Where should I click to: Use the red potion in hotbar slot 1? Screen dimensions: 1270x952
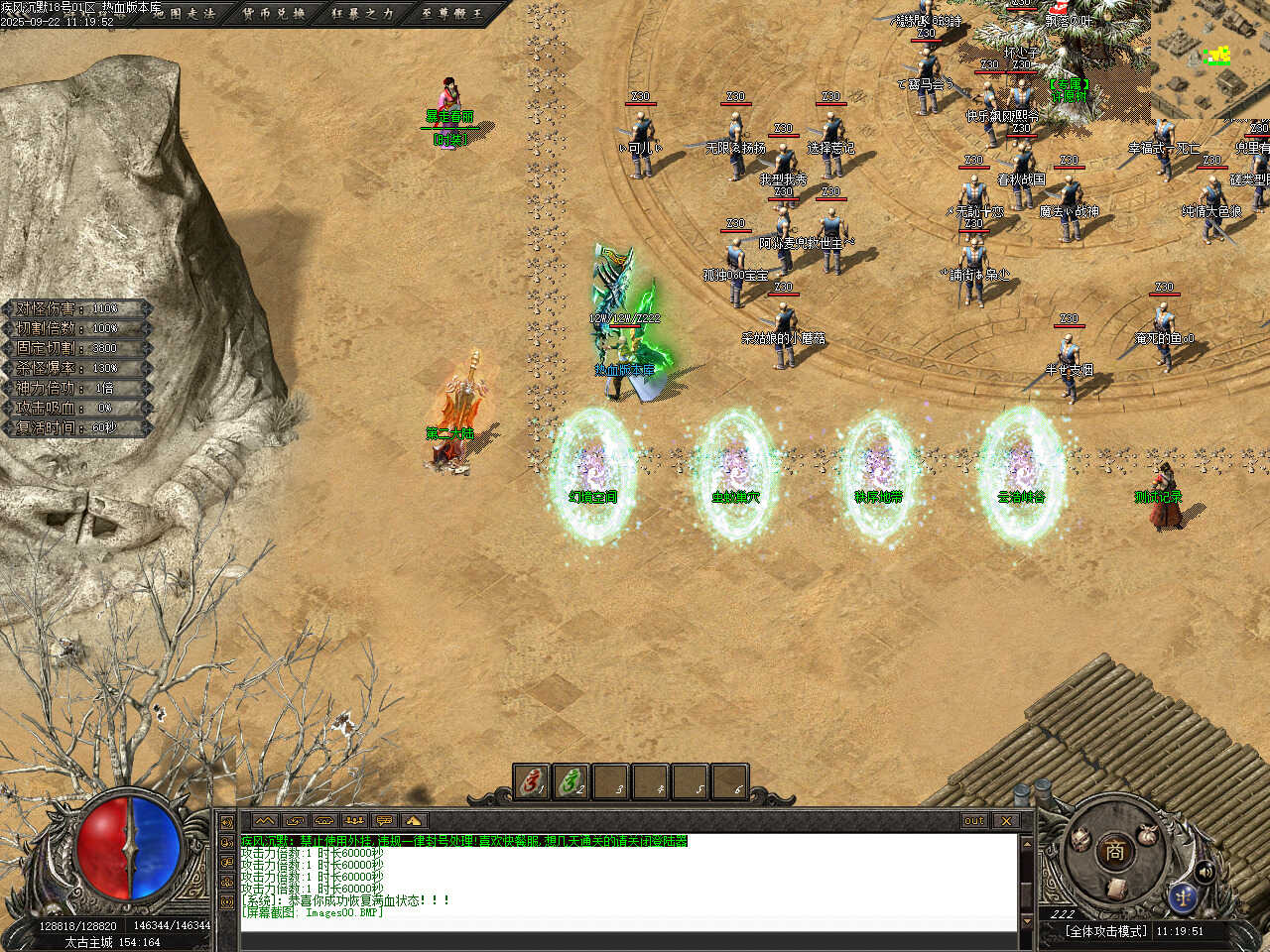(x=533, y=782)
